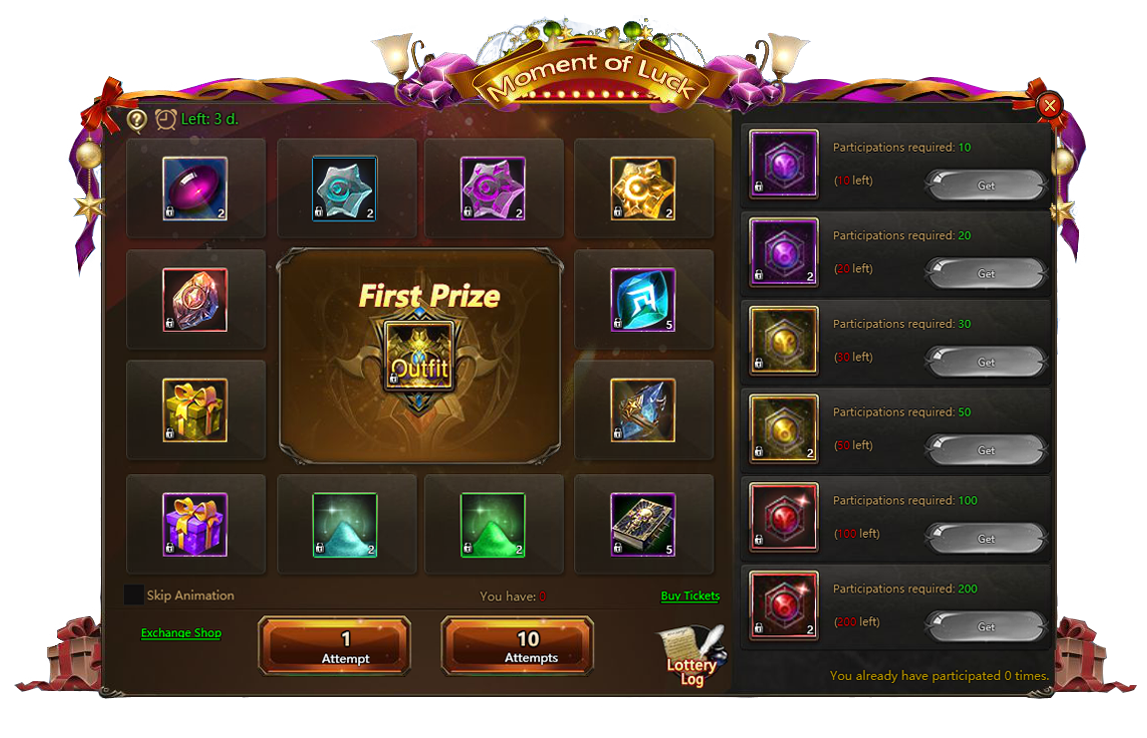
Task: Make 1 Attempt at the lottery
Action: click(x=334, y=646)
